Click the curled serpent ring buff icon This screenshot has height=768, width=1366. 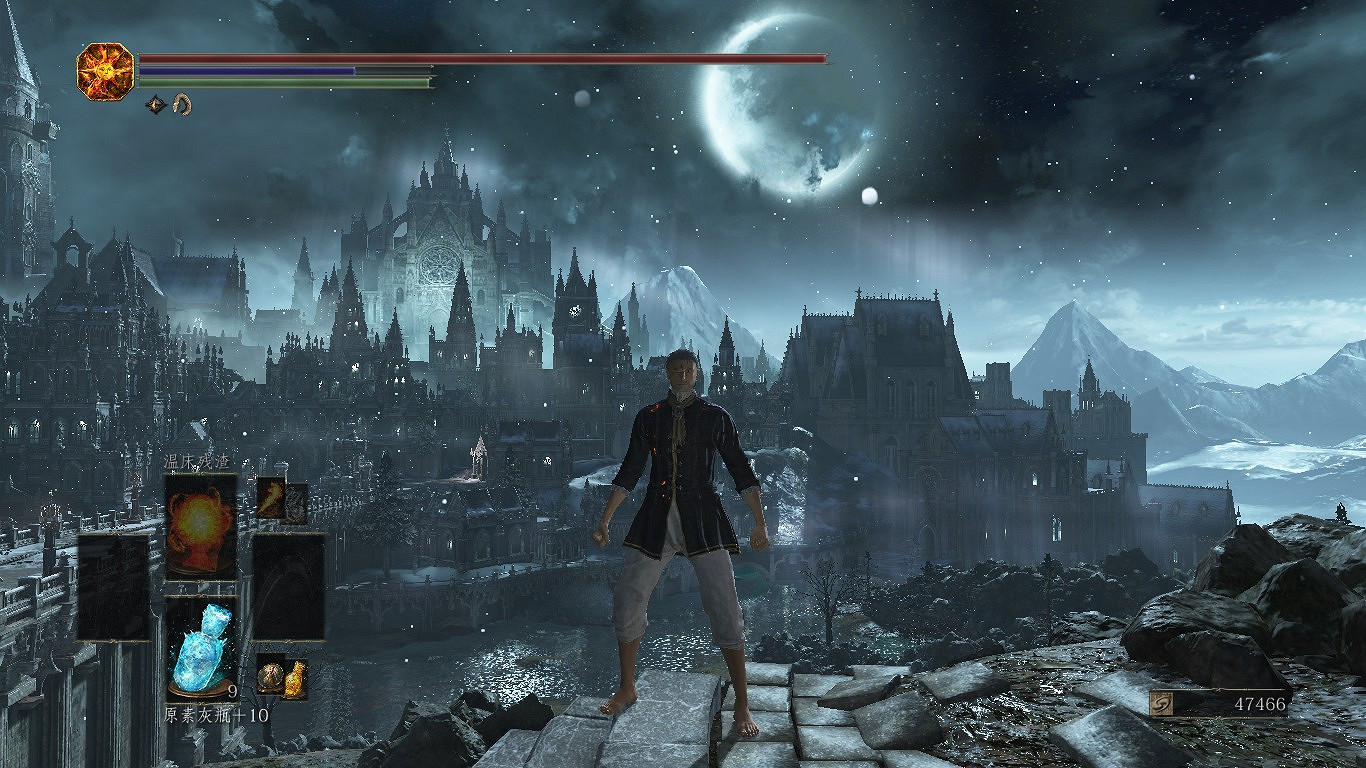click(x=182, y=103)
